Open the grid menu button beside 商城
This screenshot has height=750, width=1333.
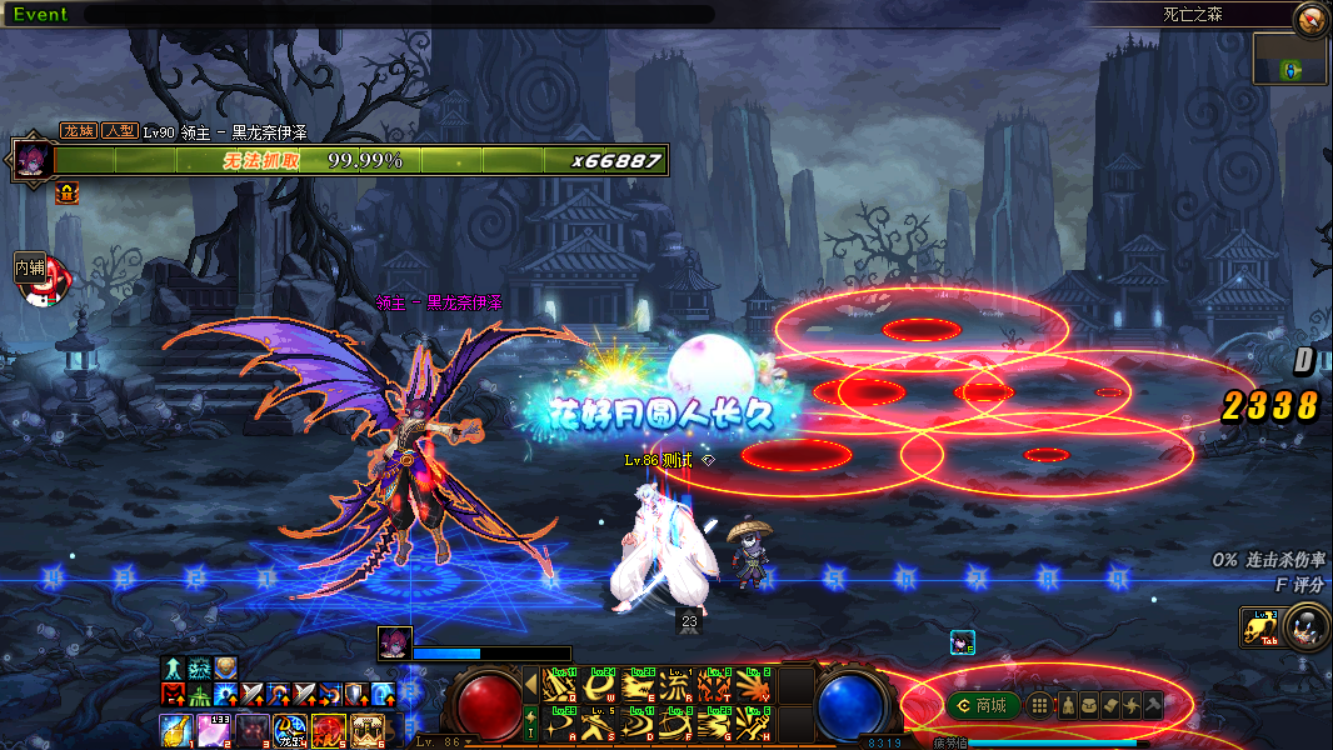1040,706
